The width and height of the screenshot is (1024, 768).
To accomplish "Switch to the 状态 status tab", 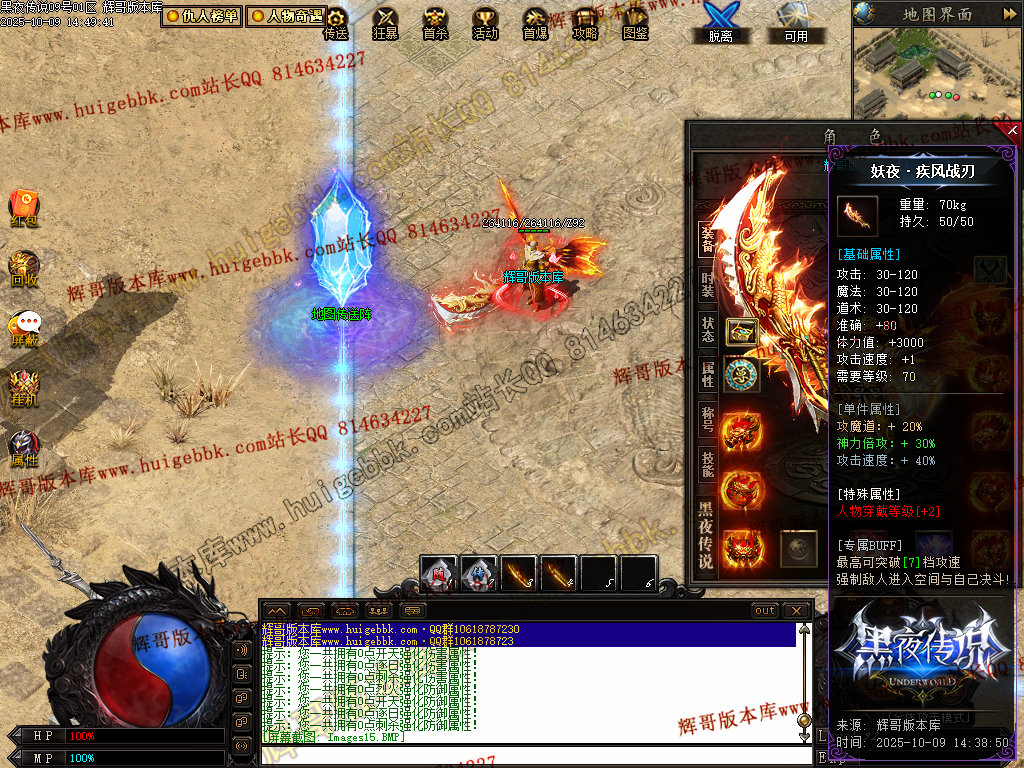I will [x=707, y=330].
